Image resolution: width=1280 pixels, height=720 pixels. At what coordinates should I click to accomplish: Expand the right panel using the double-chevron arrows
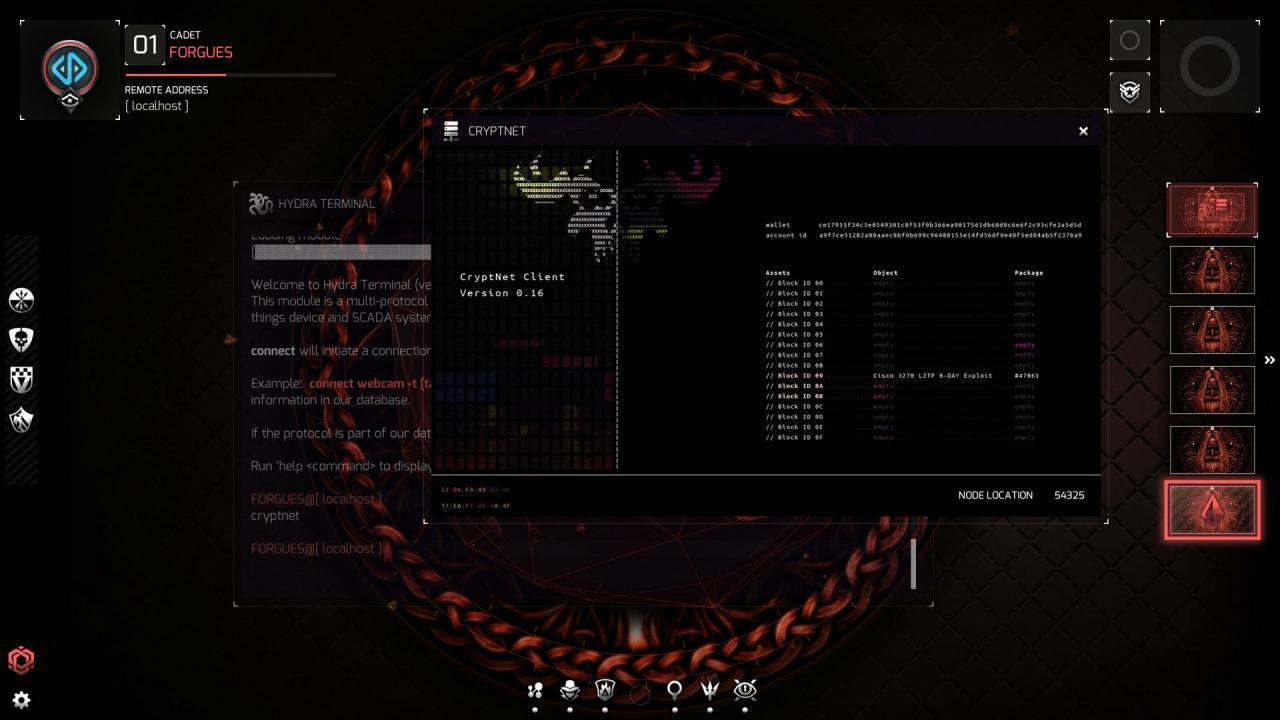pyautogui.click(x=1269, y=359)
